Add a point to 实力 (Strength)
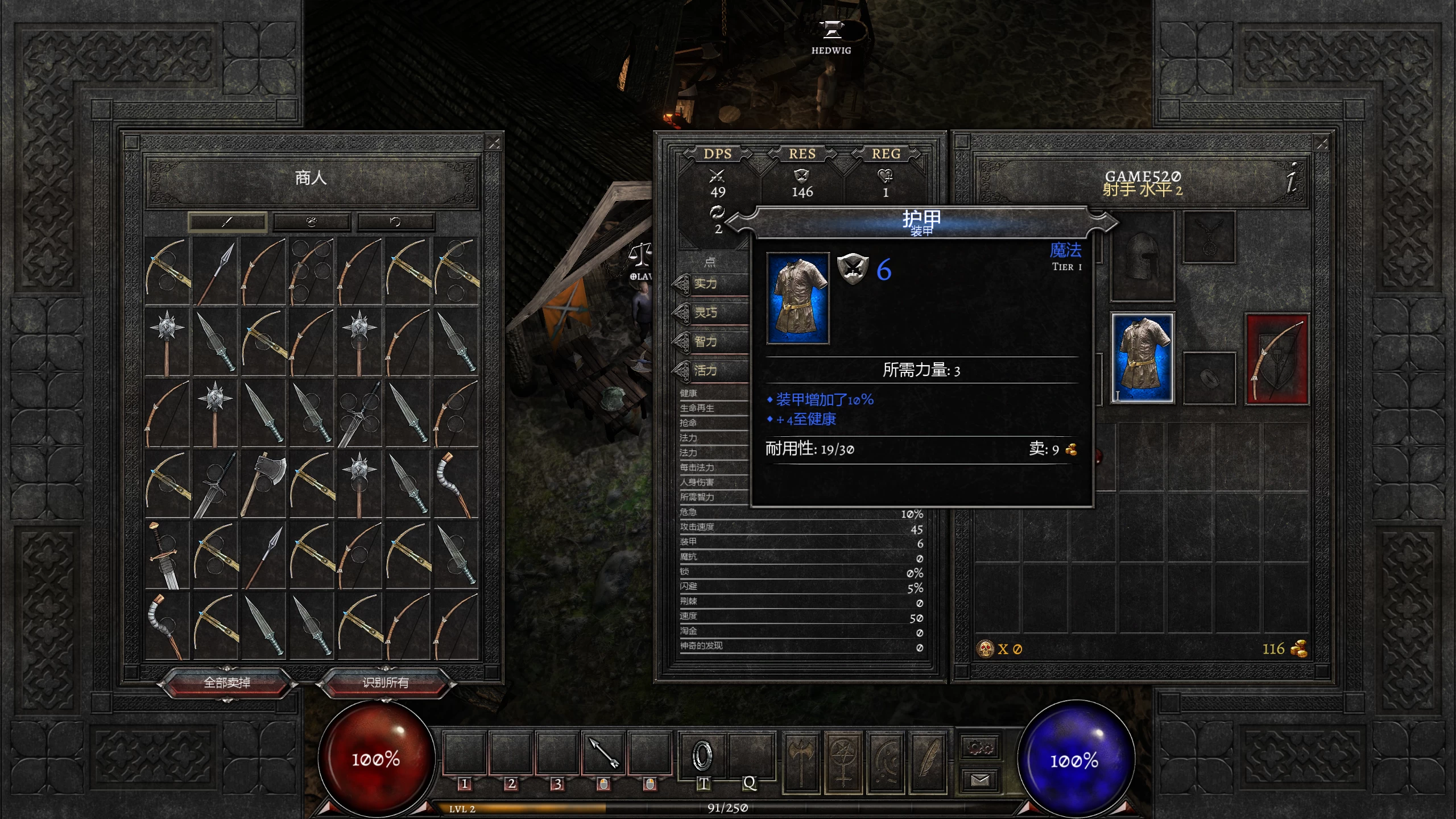This screenshot has height=819, width=1456. click(x=681, y=284)
